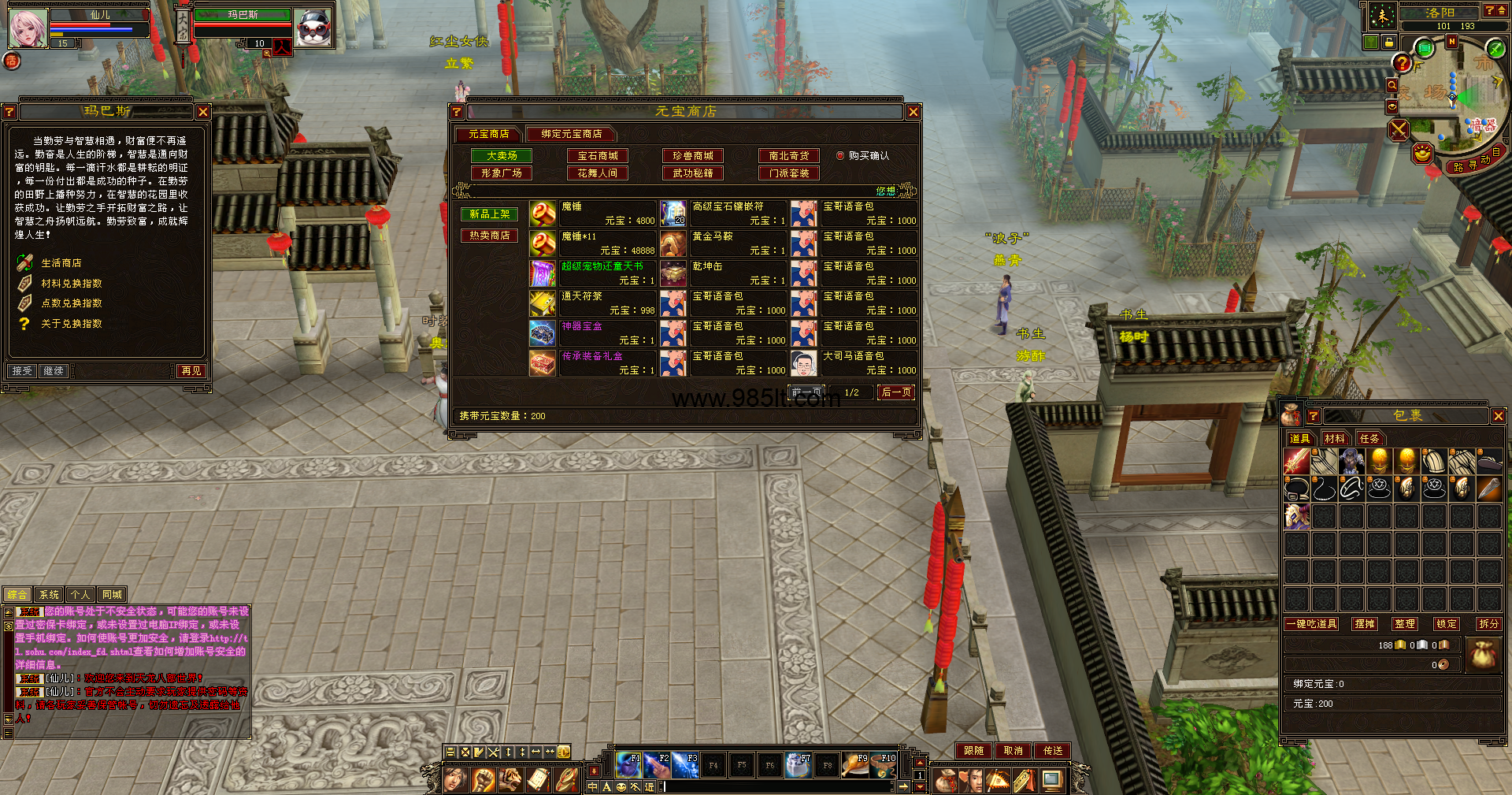
Task: Toggle the 购买确认 option
Action: (840, 156)
